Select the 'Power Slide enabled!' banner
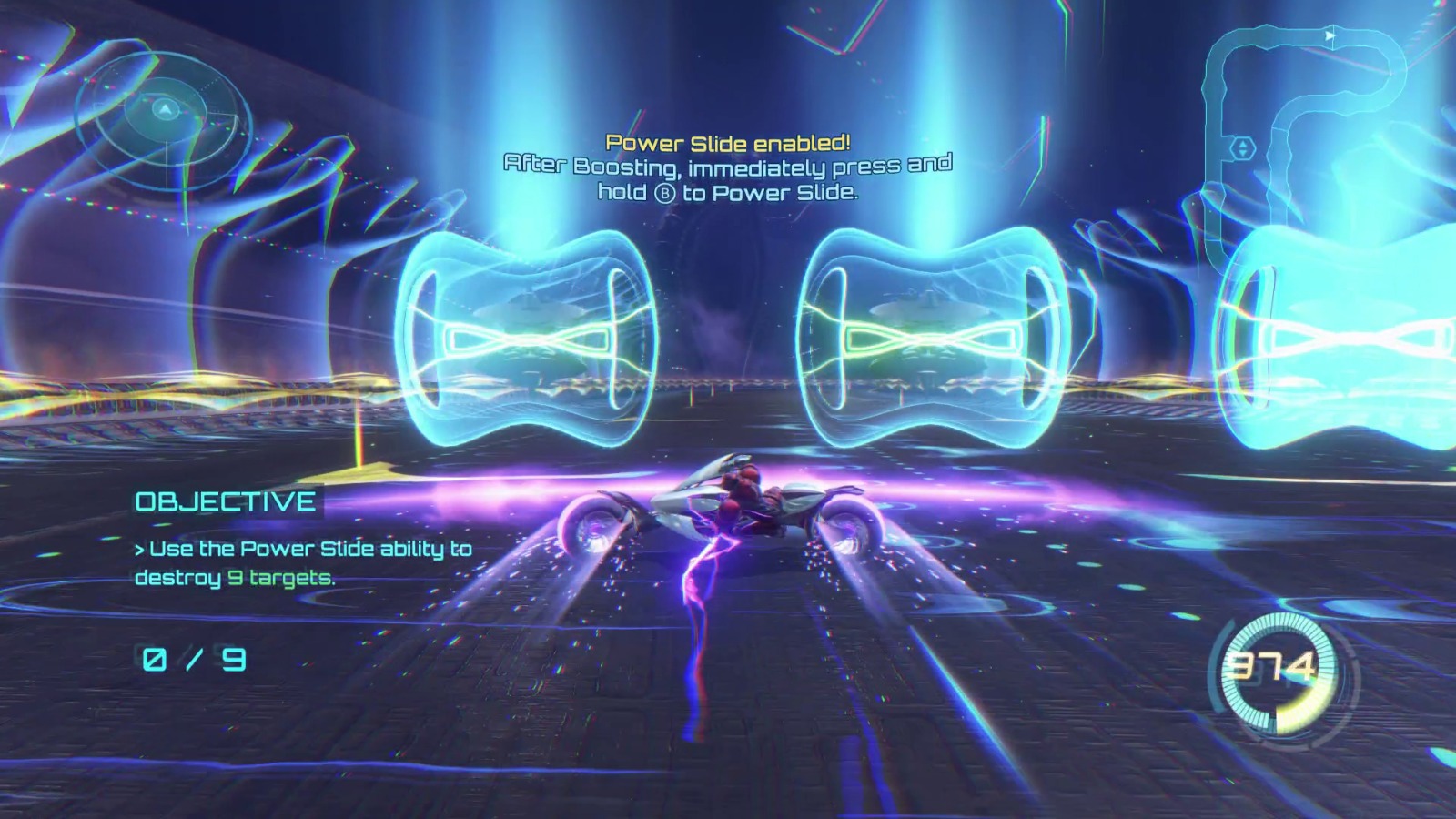 728,142
